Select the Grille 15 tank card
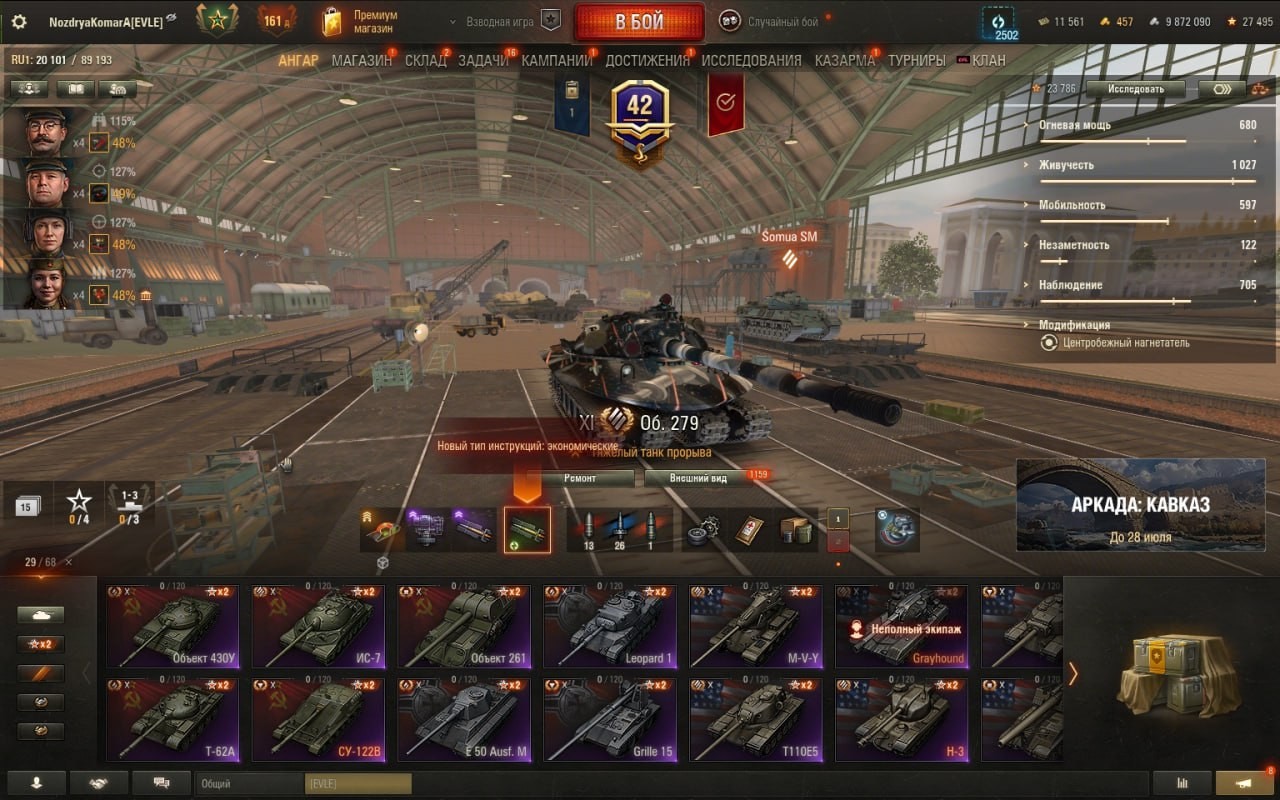Screen dimensions: 1280x800 coord(610,719)
